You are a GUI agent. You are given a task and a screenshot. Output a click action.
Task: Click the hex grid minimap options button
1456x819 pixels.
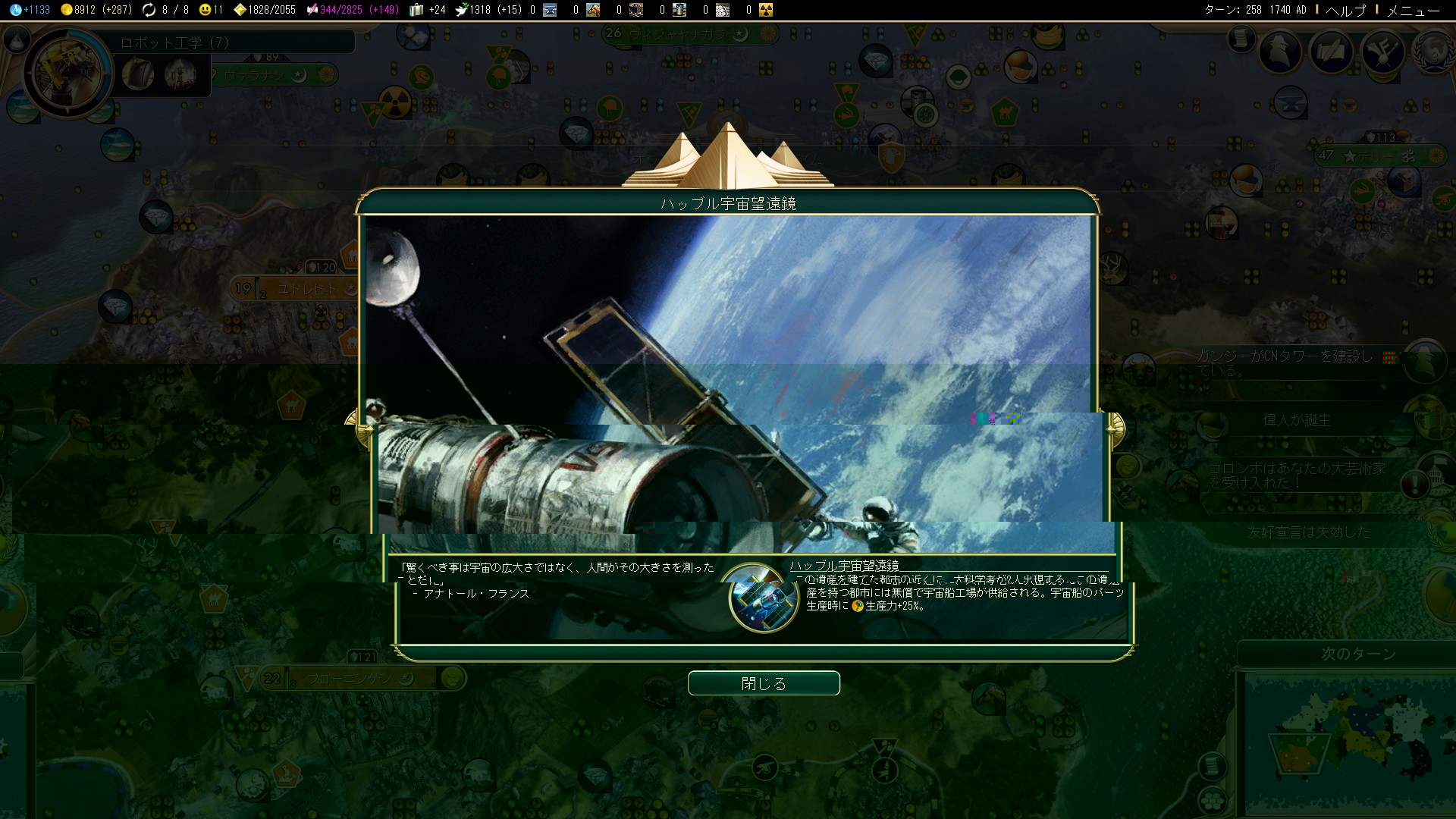(1213, 800)
